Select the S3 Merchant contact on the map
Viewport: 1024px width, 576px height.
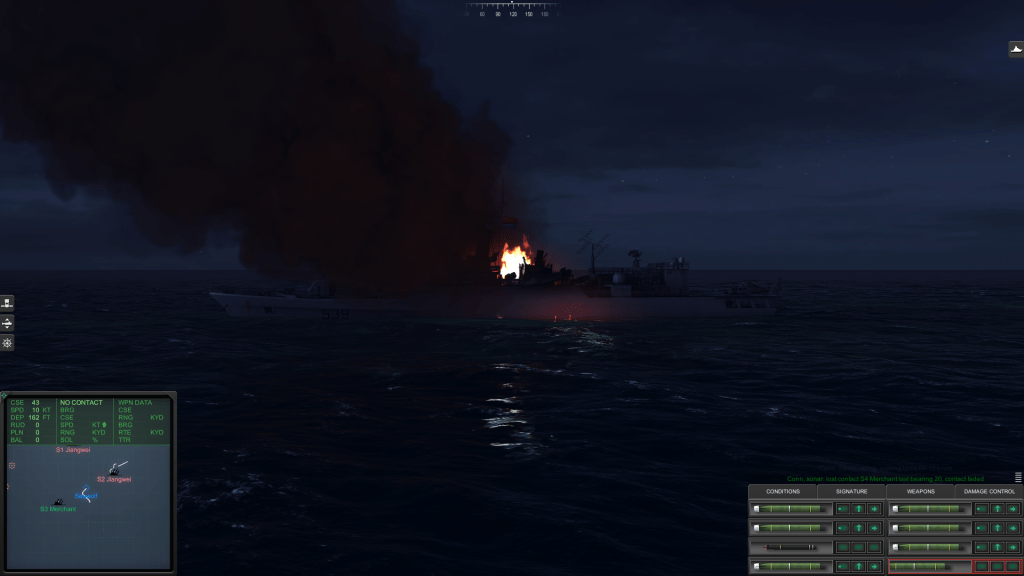tap(58, 501)
